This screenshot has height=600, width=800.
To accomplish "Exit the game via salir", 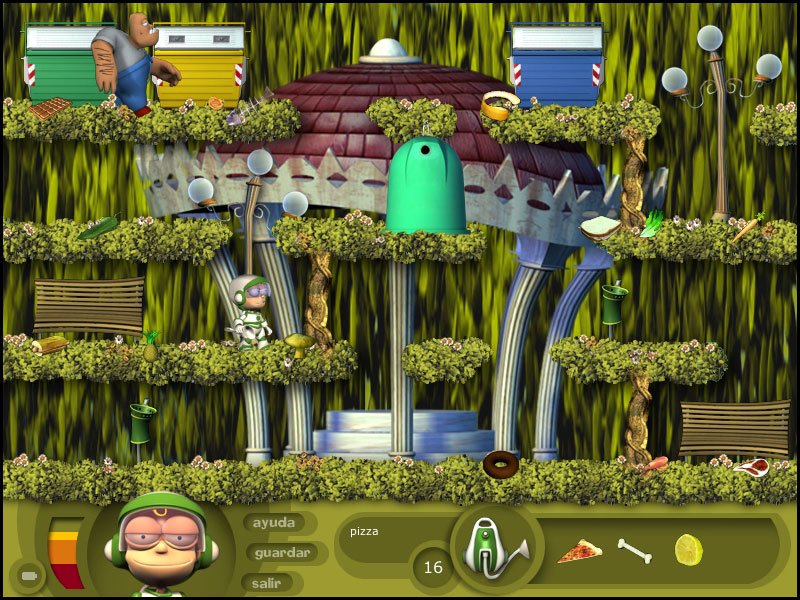I will 266,582.
